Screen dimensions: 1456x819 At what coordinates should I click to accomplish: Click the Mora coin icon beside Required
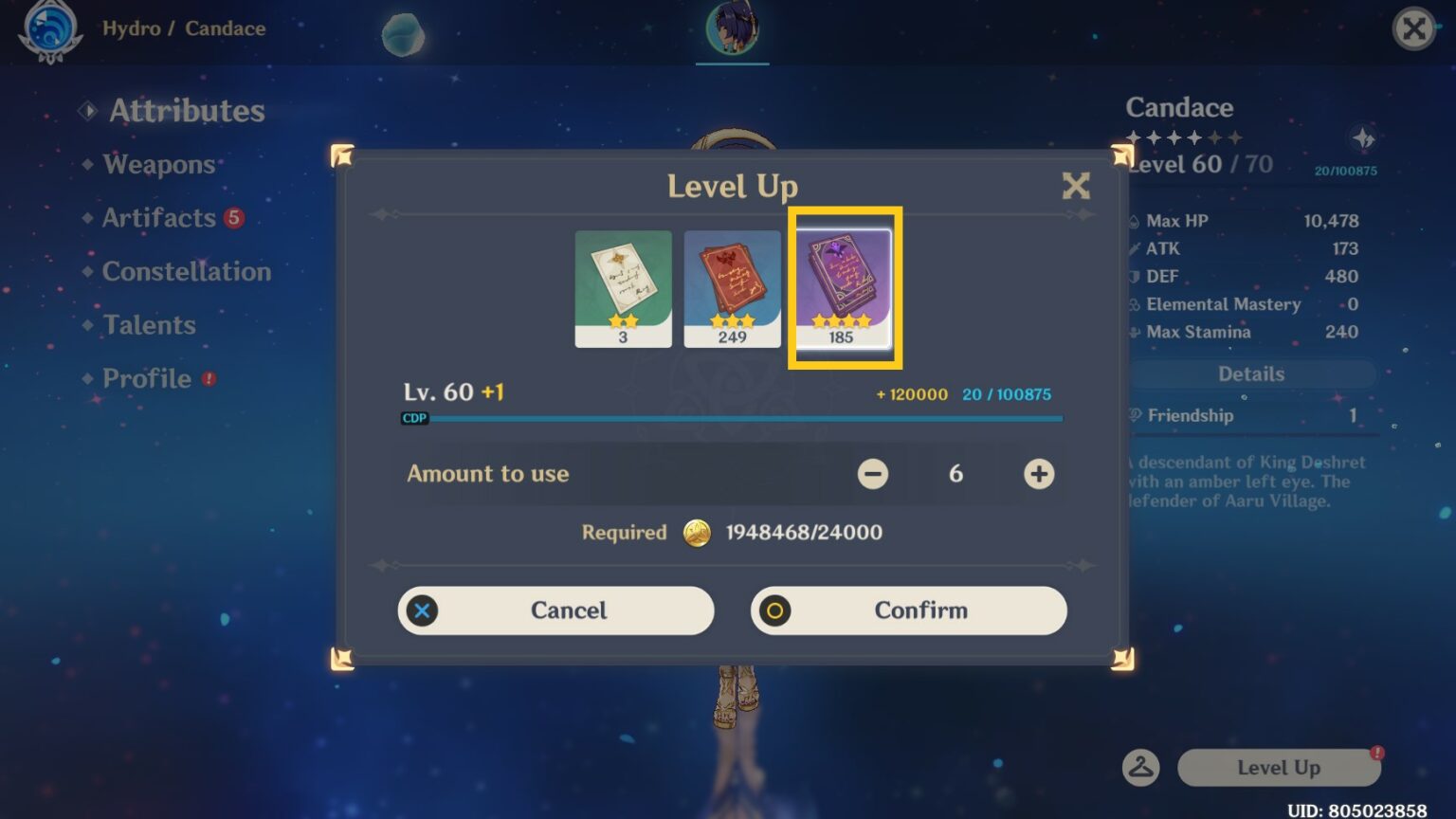699,533
